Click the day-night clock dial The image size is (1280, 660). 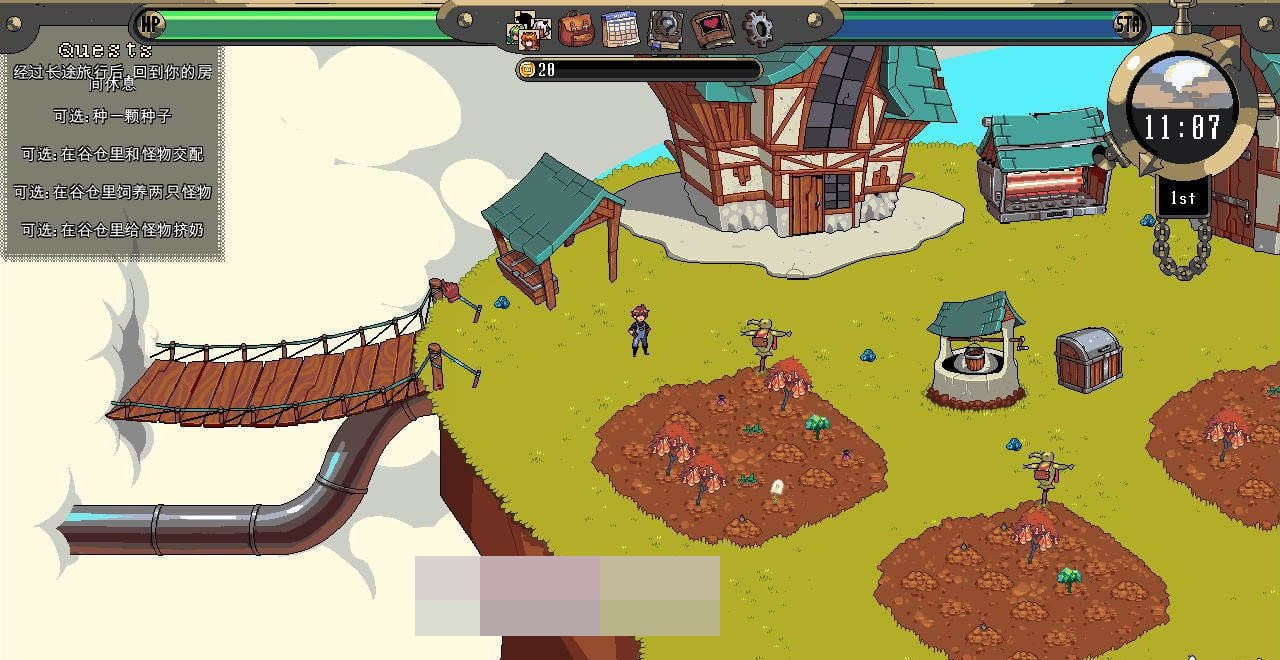(x=1182, y=103)
